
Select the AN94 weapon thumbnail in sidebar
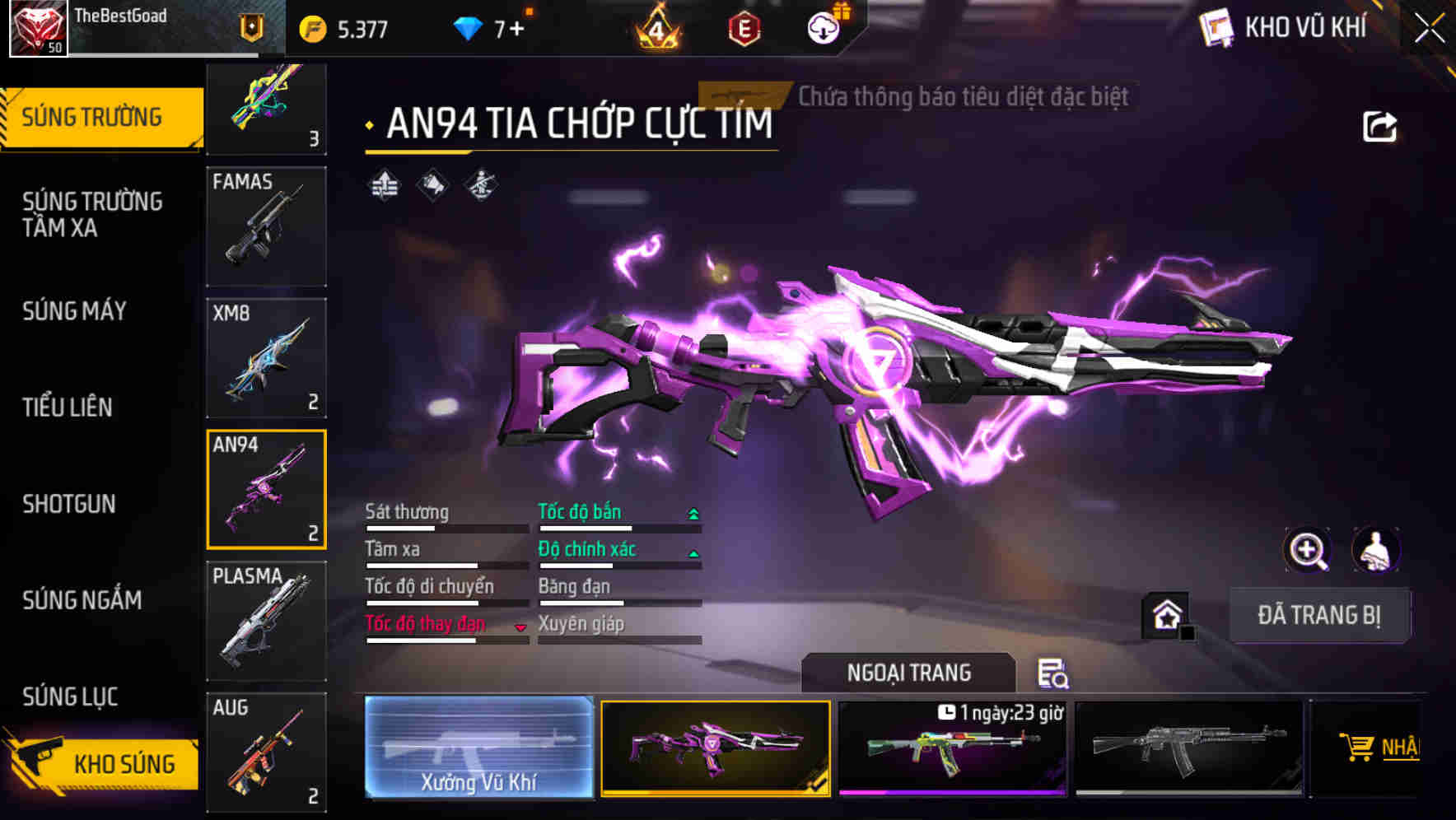pyautogui.click(x=265, y=489)
